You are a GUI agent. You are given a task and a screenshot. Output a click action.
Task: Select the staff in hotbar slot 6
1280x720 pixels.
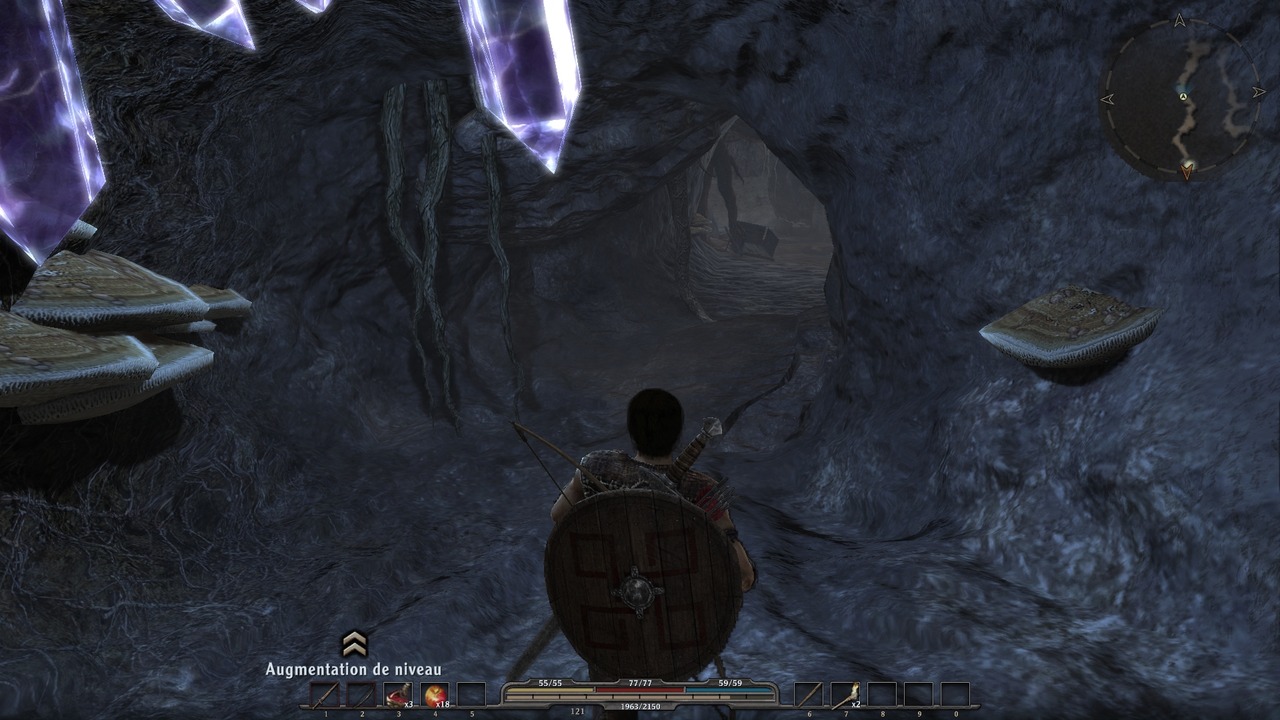click(x=808, y=695)
